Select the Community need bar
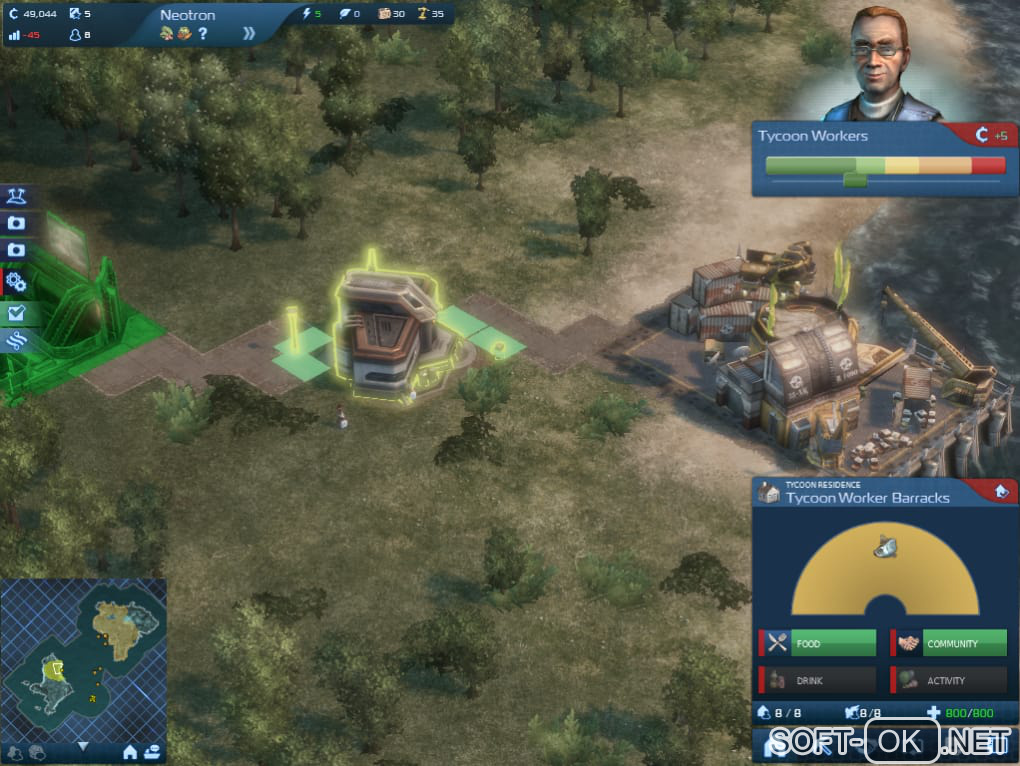1020x766 pixels. (x=949, y=643)
